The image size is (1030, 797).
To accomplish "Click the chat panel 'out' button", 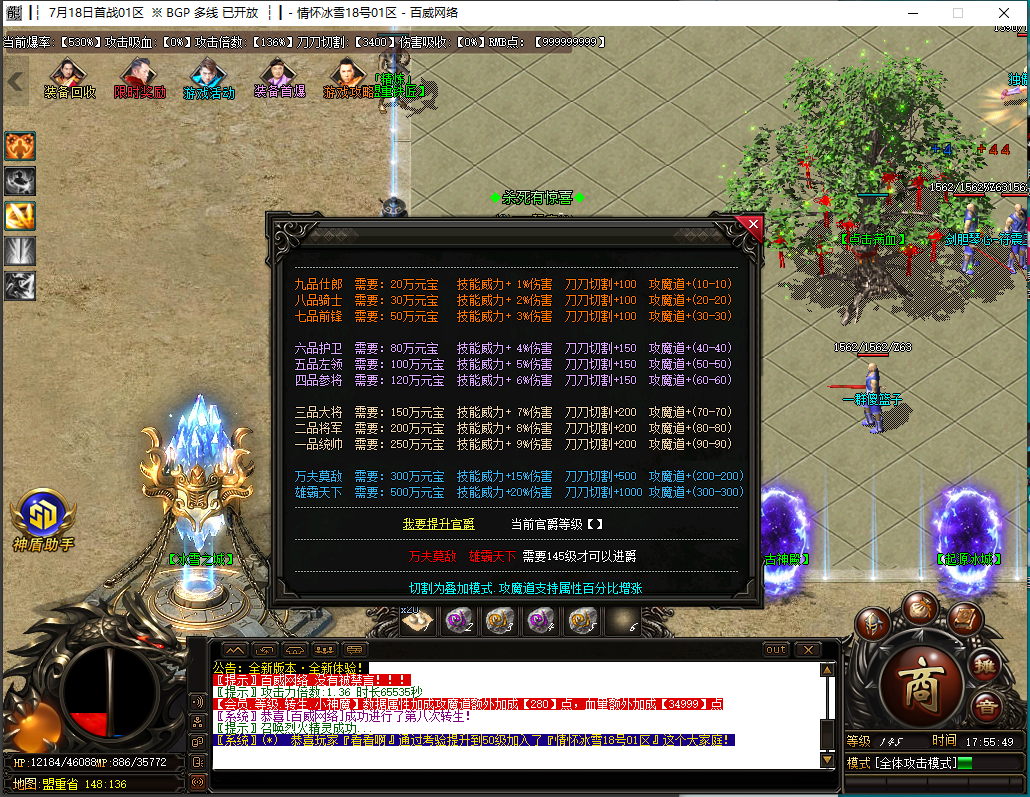I will 776,650.
